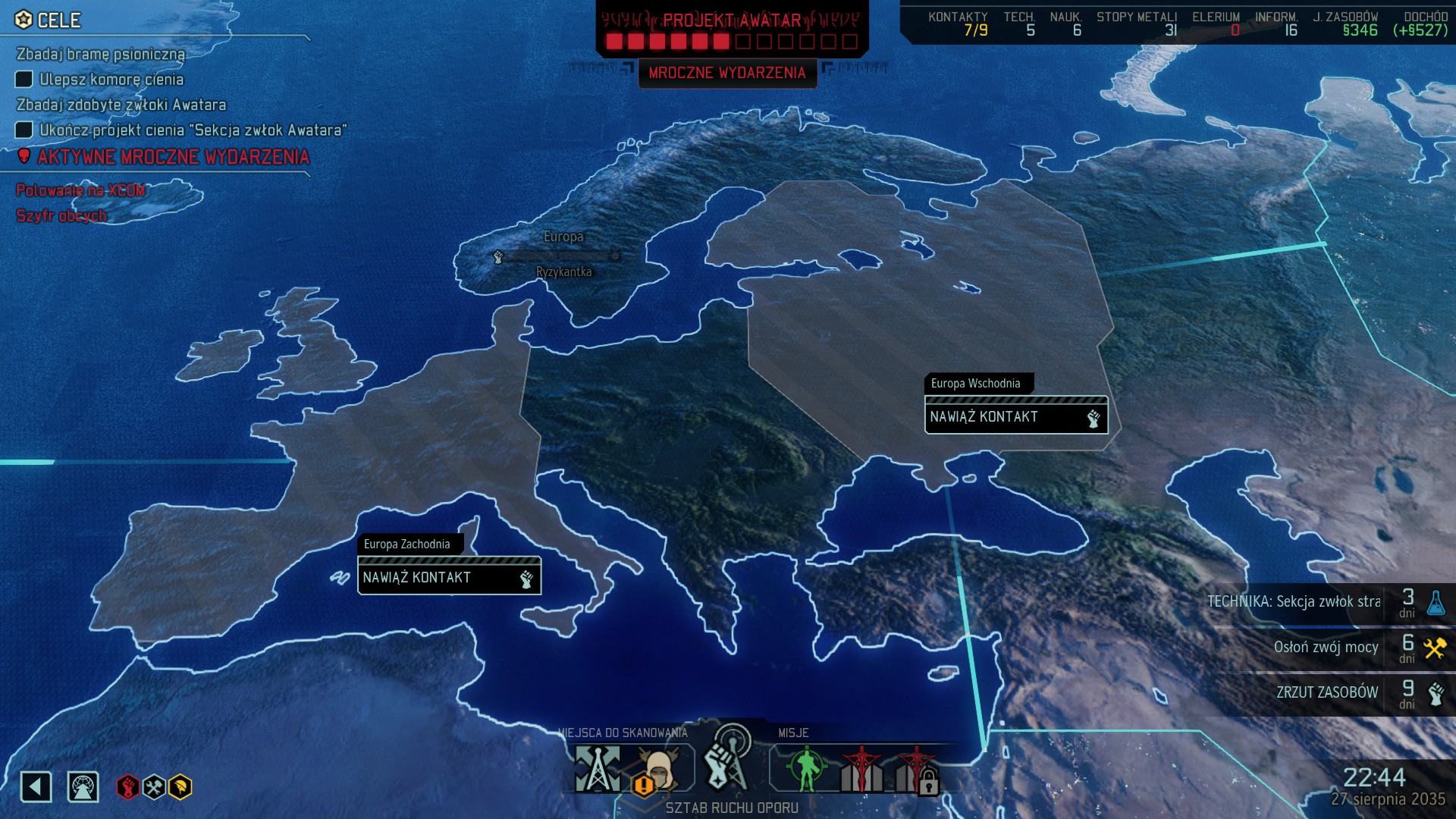The height and width of the screenshot is (819, 1456).
Task: Select the unlocked red alien facility mission
Action: (861, 768)
